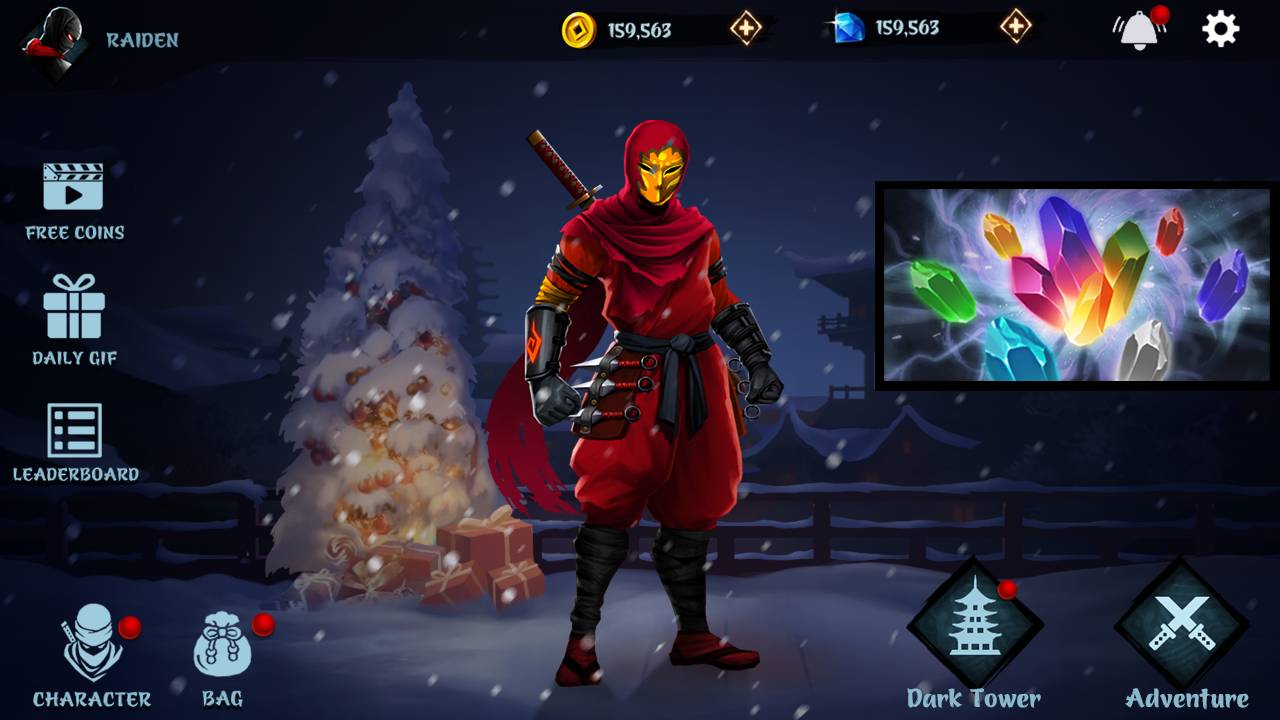
Task: Open the game settings gear
Action: [1222, 30]
